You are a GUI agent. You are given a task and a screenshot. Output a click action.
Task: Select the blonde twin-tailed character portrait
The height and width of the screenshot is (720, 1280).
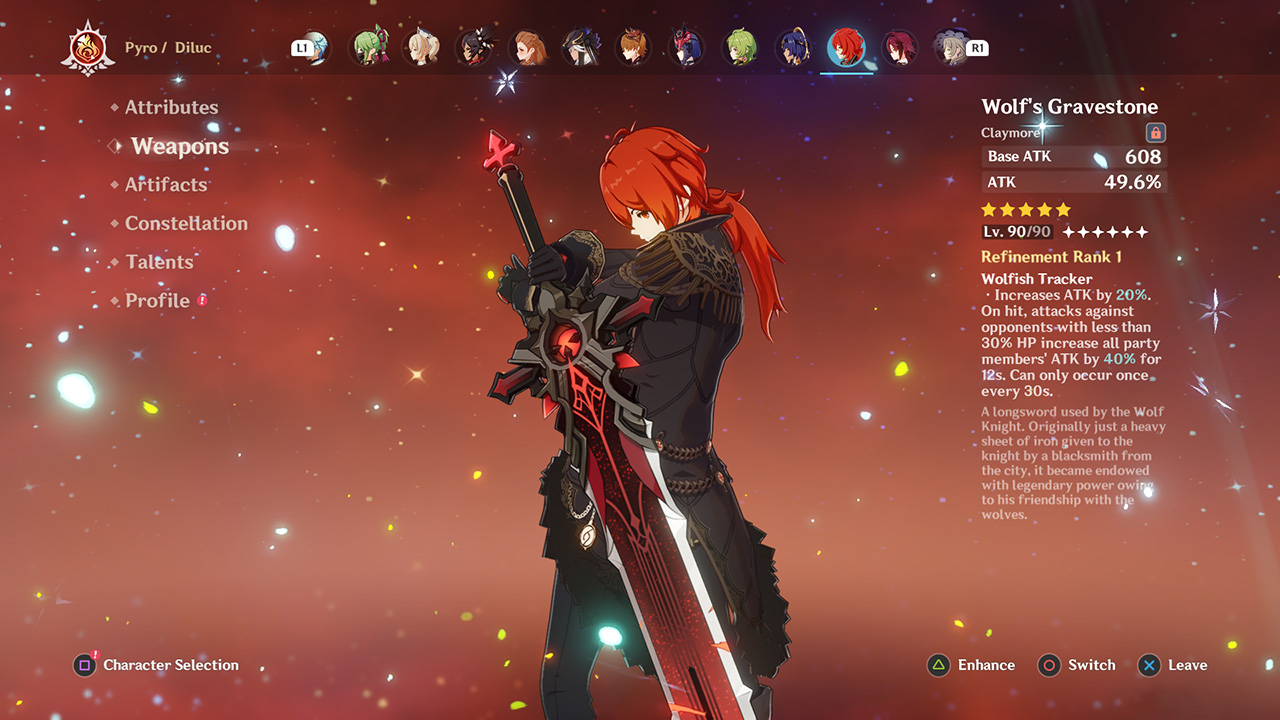(x=422, y=47)
